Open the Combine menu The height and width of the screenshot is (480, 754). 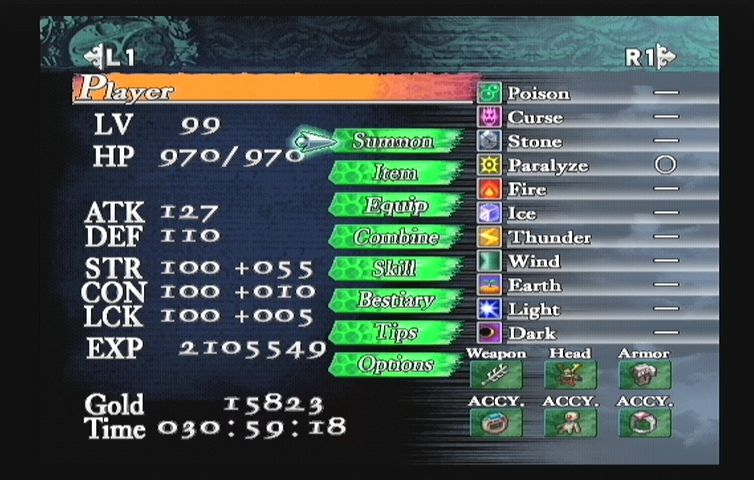(396, 237)
